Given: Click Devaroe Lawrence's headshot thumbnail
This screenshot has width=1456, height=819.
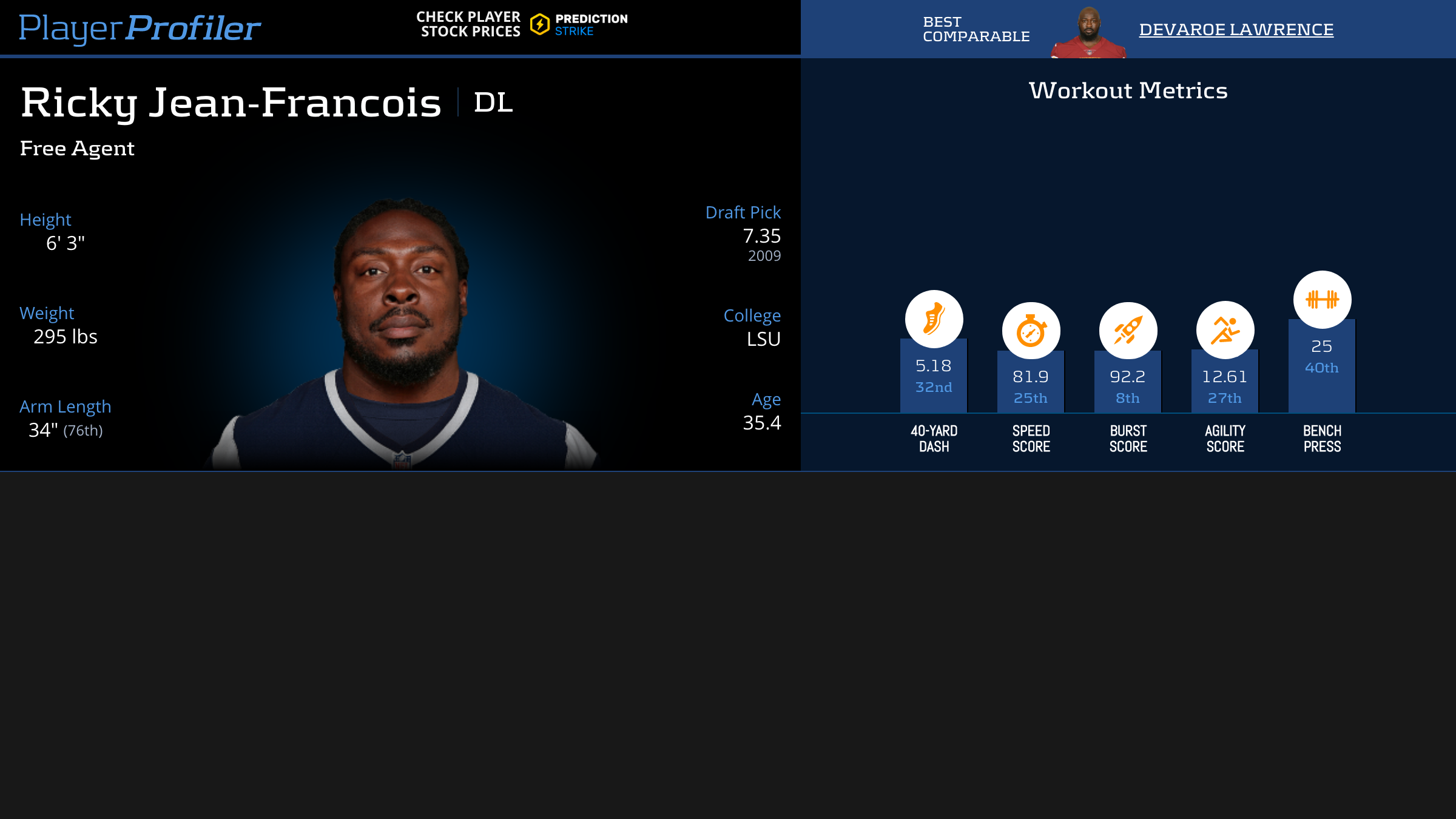Looking at the screenshot, I should point(1089,33).
